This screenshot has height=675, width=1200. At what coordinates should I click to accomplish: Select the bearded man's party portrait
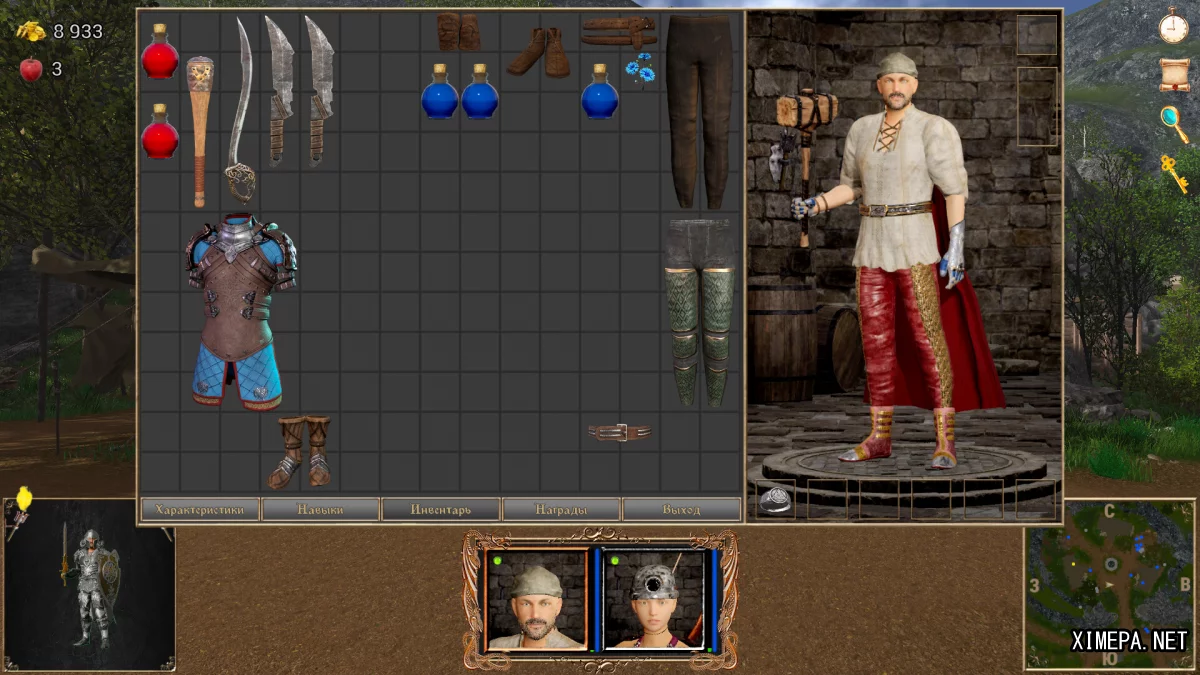click(x=536, y=599)
